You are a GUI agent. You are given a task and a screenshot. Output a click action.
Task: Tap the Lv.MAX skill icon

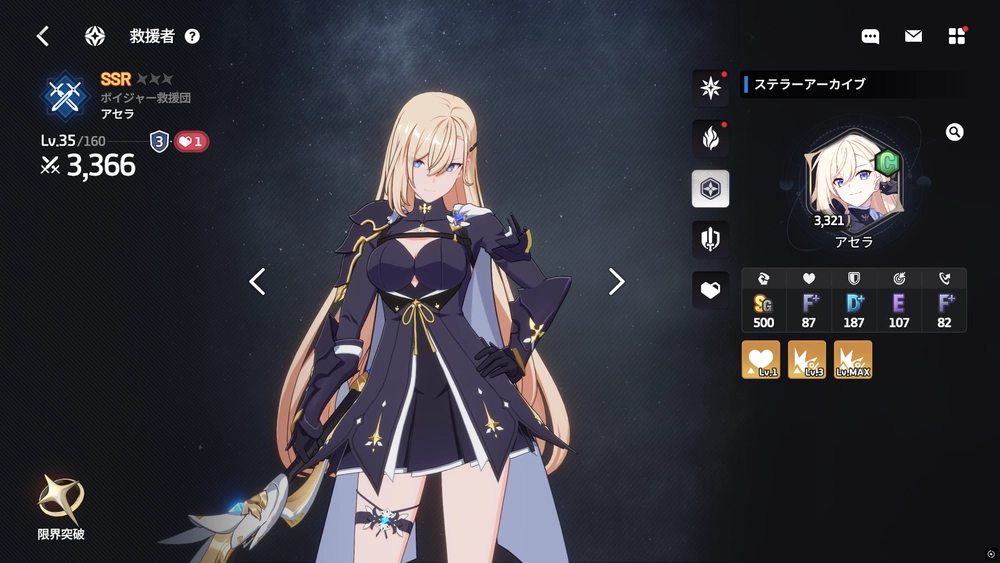[x=853, y=360]
